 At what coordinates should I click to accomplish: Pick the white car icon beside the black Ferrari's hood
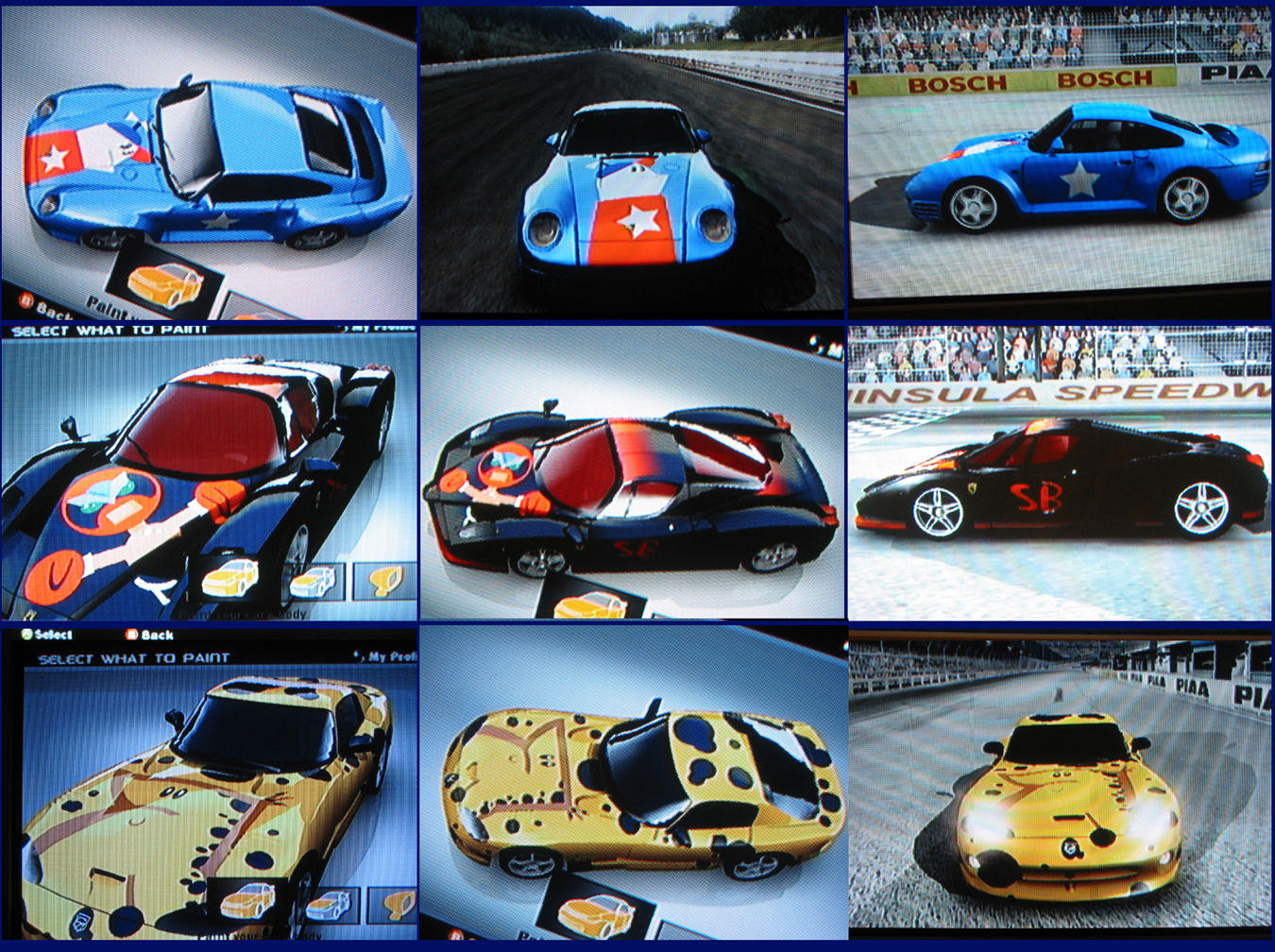coord(312,583)
